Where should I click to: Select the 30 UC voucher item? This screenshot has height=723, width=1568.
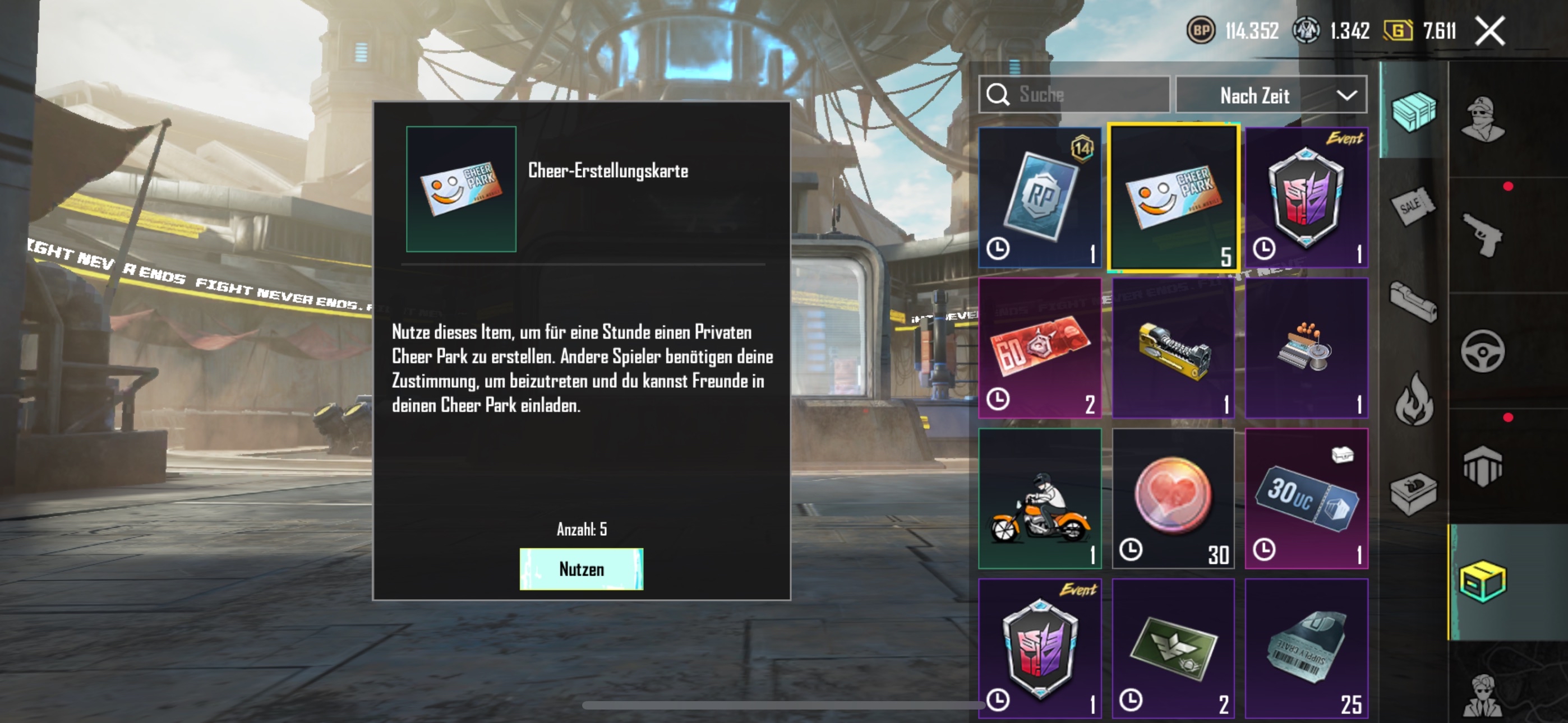pyautogui.click(x=1306, y=498)
